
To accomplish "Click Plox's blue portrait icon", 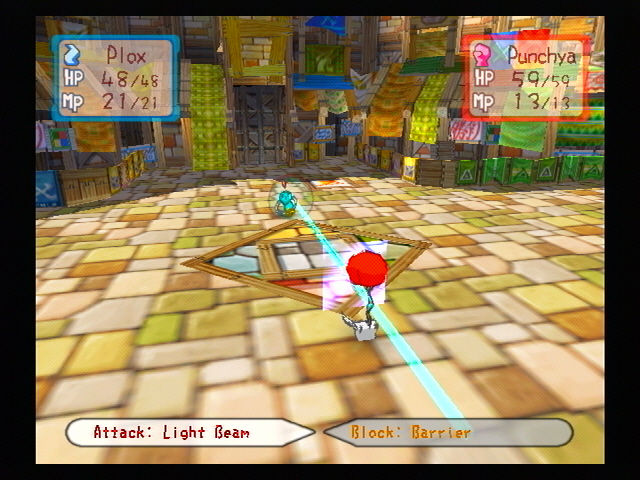I will tap(72, 53).
